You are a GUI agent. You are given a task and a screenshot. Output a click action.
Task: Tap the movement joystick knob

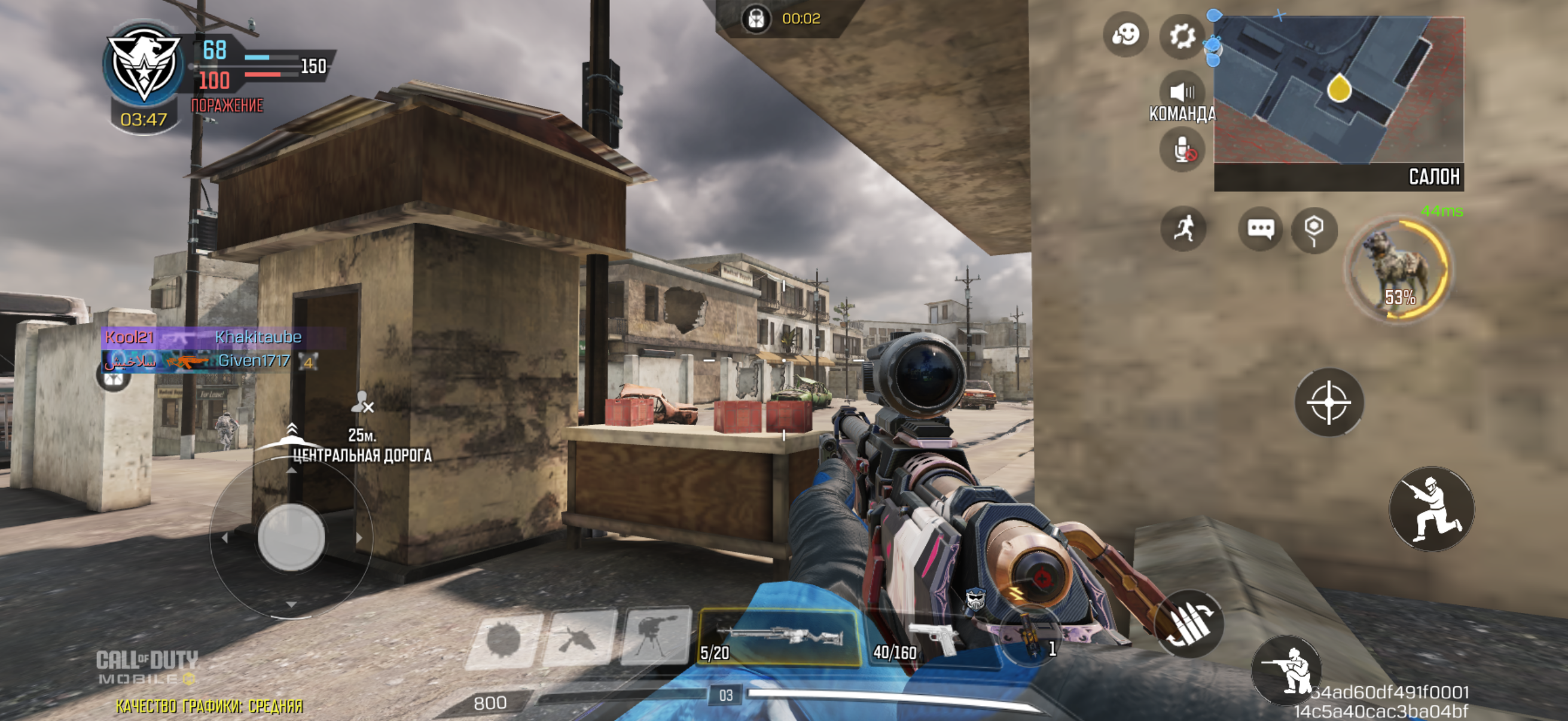[x=291, y=537]
